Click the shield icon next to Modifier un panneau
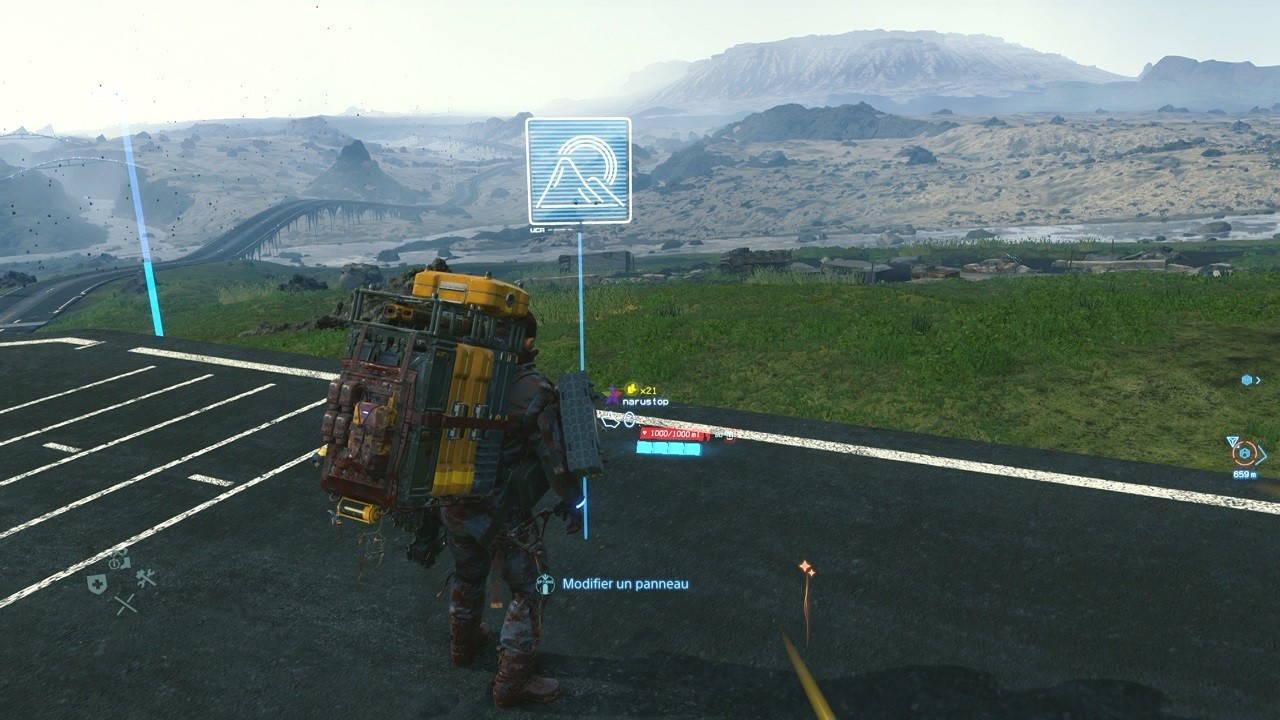This screenshot has height=720, width=1280. tap(545, 582)
